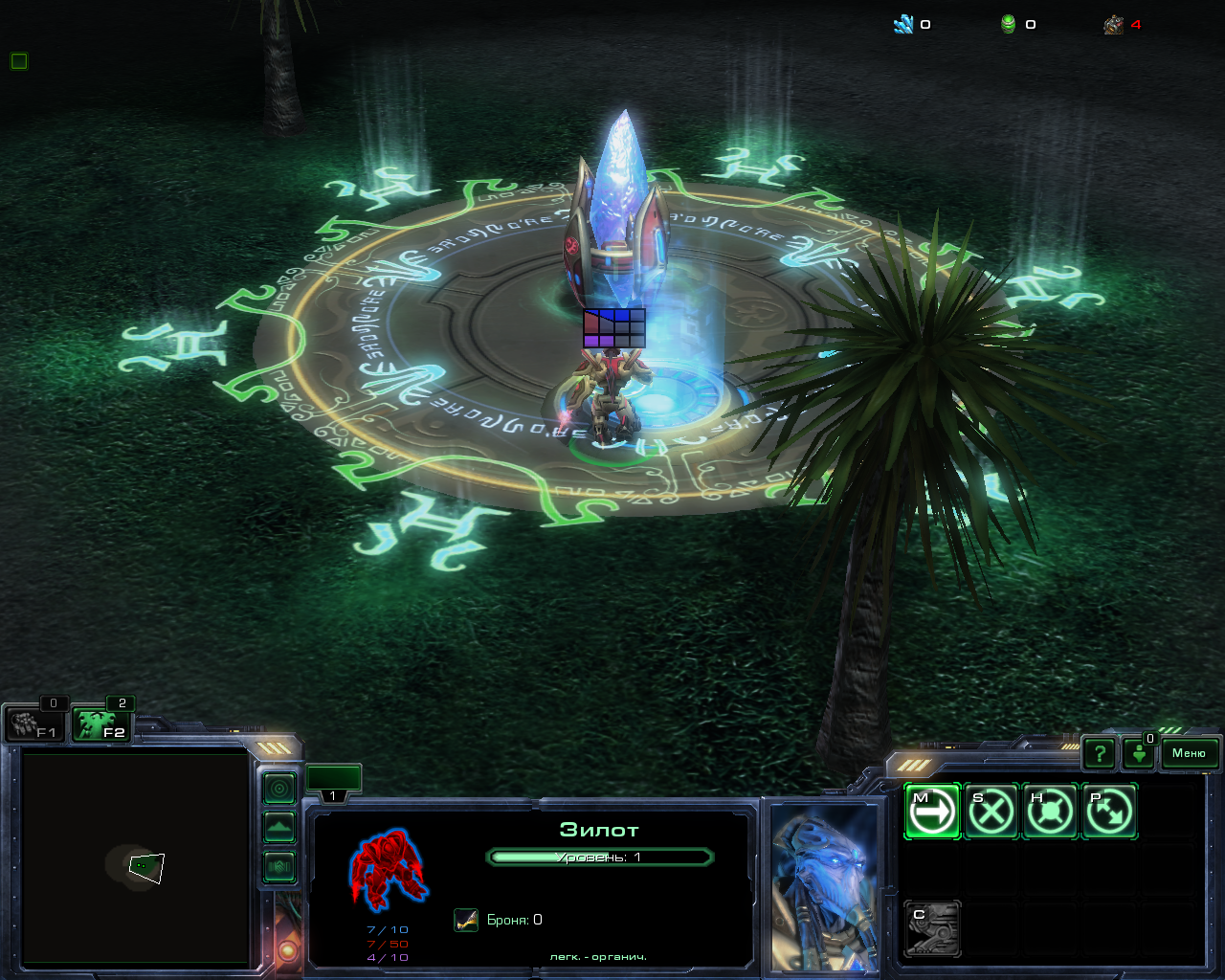Open the green person social button
This screenshot has width=1225, height=980.
1139,754
